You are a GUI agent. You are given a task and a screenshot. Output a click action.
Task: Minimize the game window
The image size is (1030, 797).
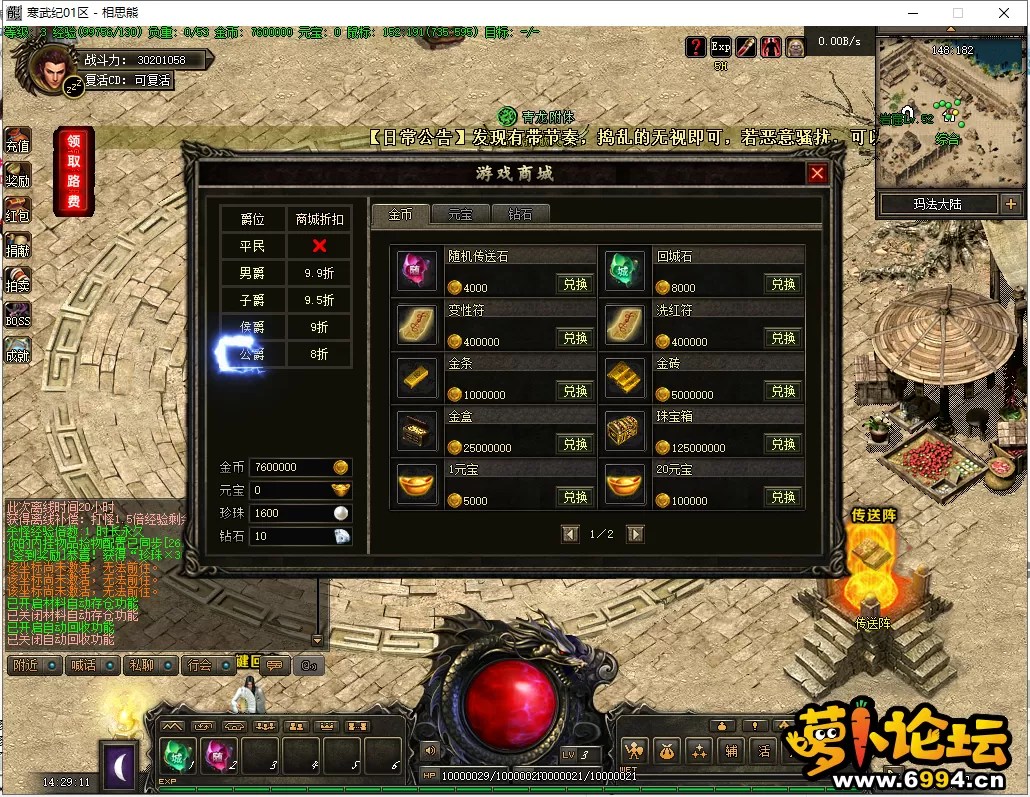[x=911, y=13]
